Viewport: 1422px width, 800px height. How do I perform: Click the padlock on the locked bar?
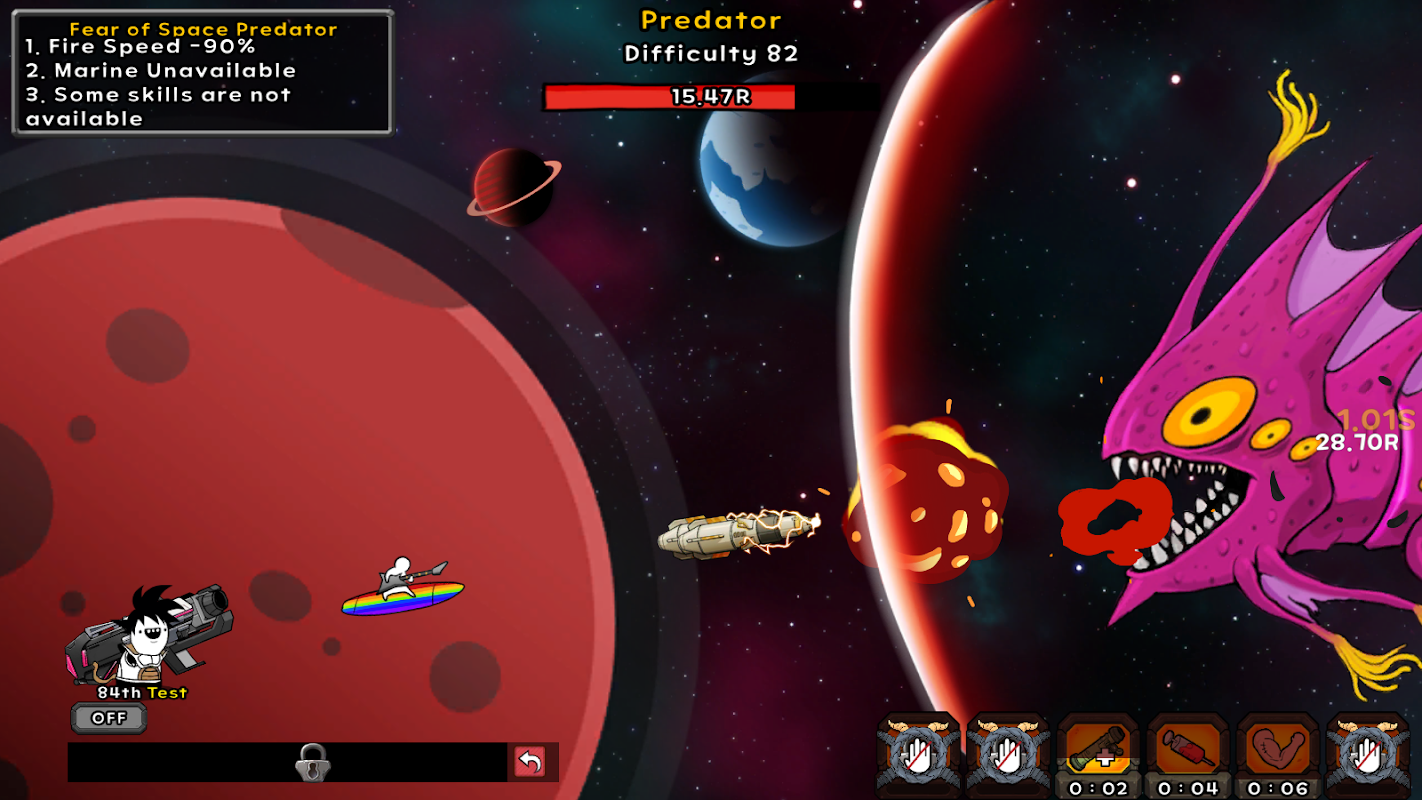pos(313,763)
